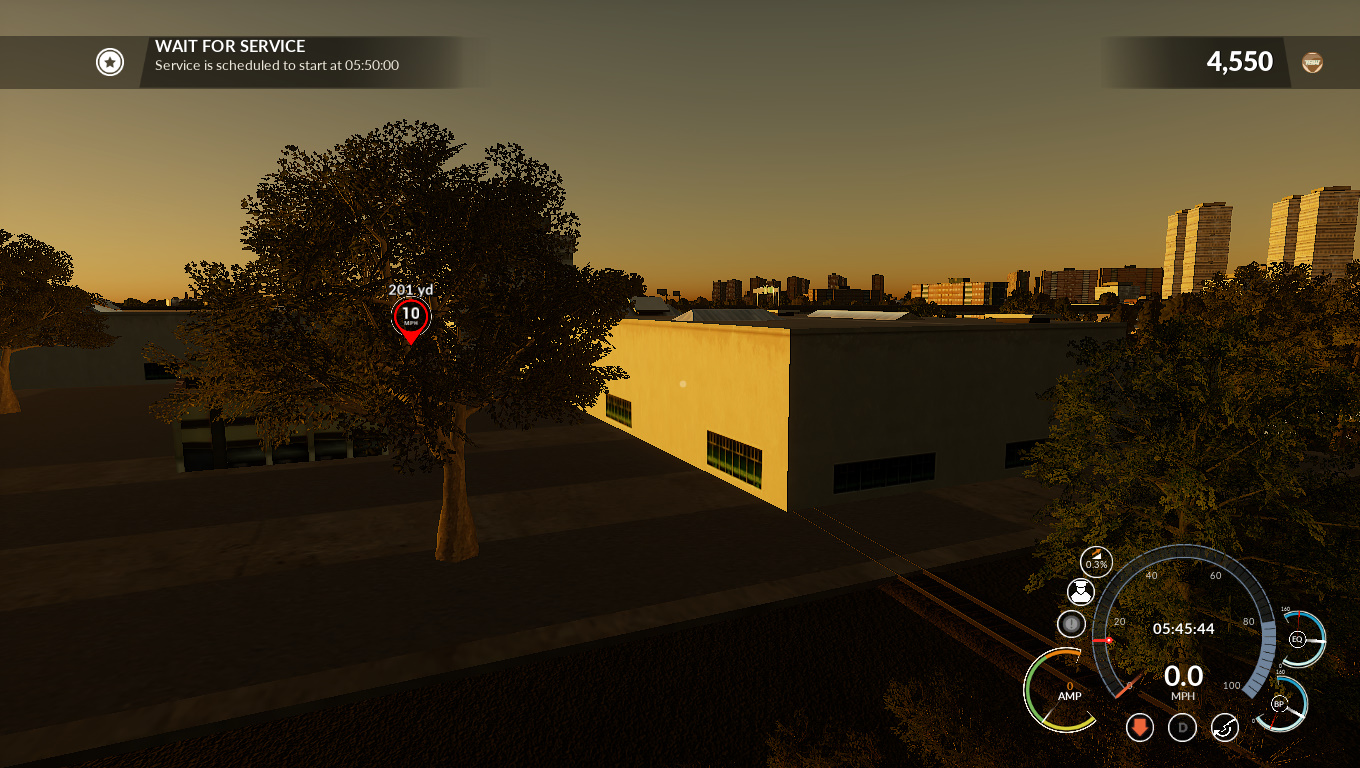Select the circled D indicator icon
Viewport: 1360px width, 768px height.
[x=1182, y=727]
